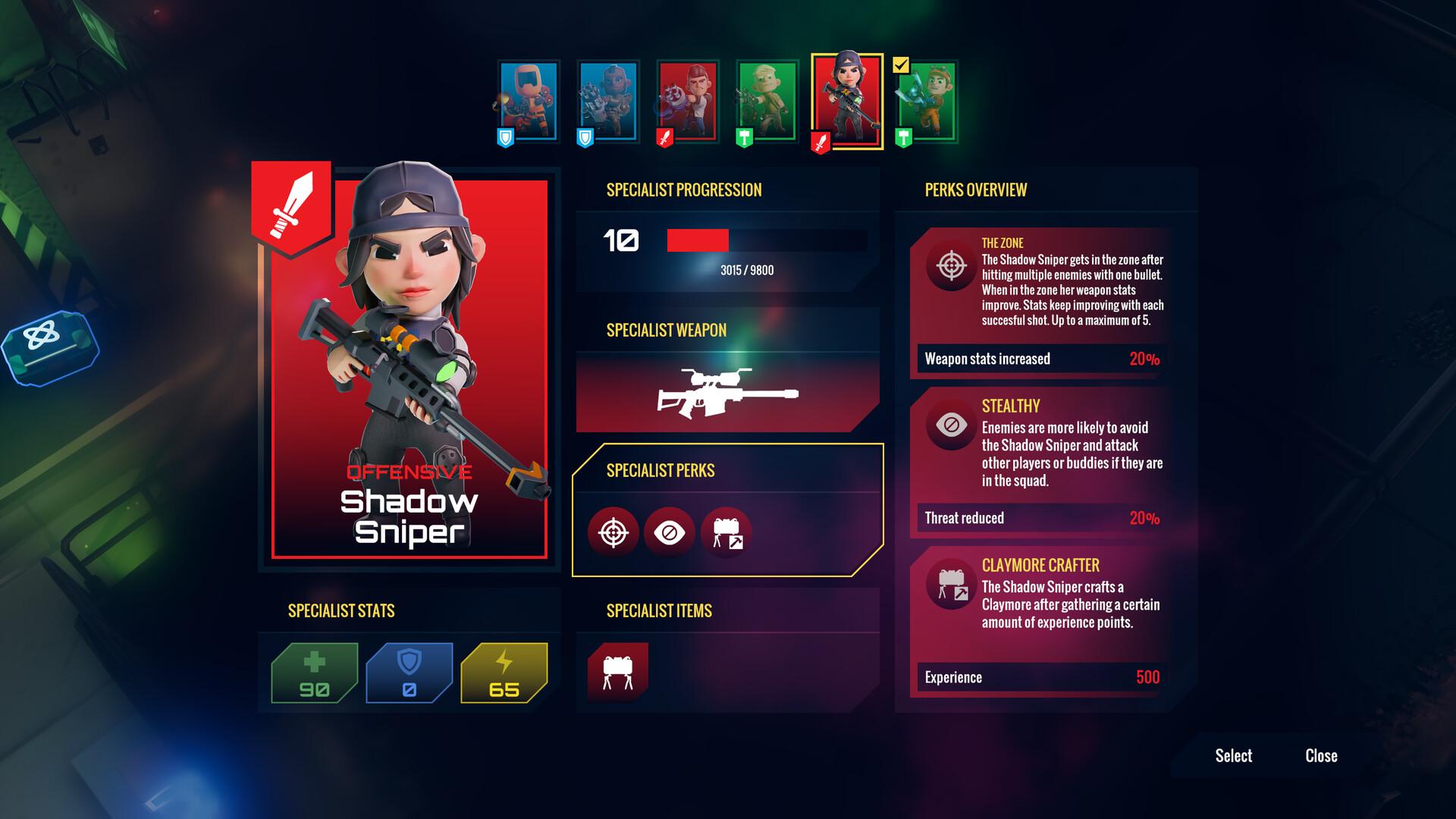
Task: View the Claymore Crafter perk description card
Action: click(1040, 618)
